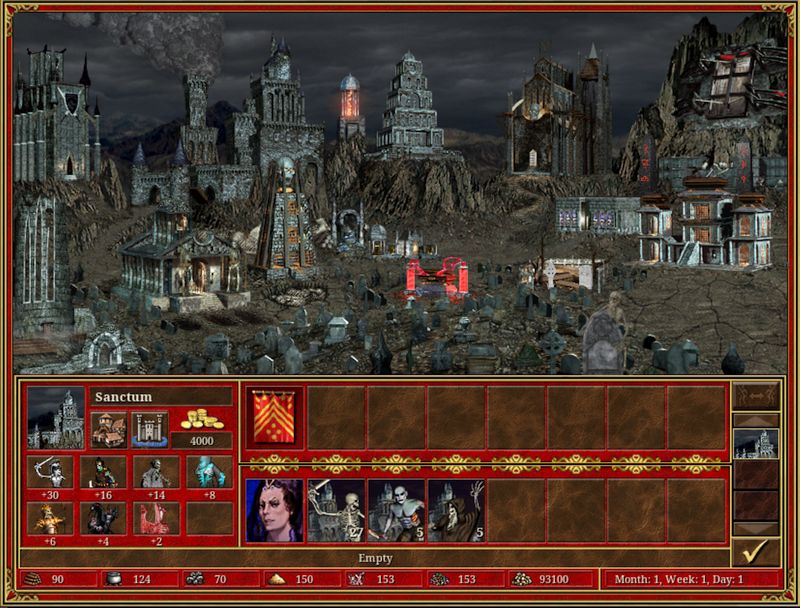Select the Sanctum thumbnail in town list
Image resolution: width=800 pixels, height=608 pixels.
click(755, 443)
